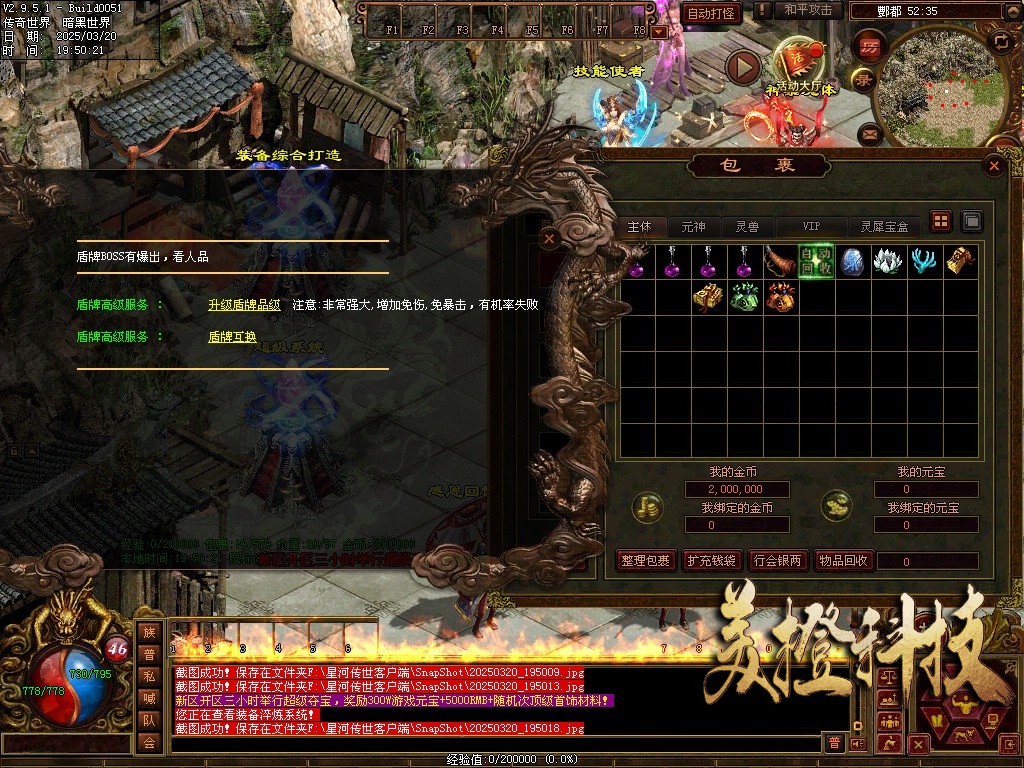Image resolution: width=1024 pixels, height=768 pixels.
Task: Choose the 扩充钱袋 button
Action: (711, 561)
